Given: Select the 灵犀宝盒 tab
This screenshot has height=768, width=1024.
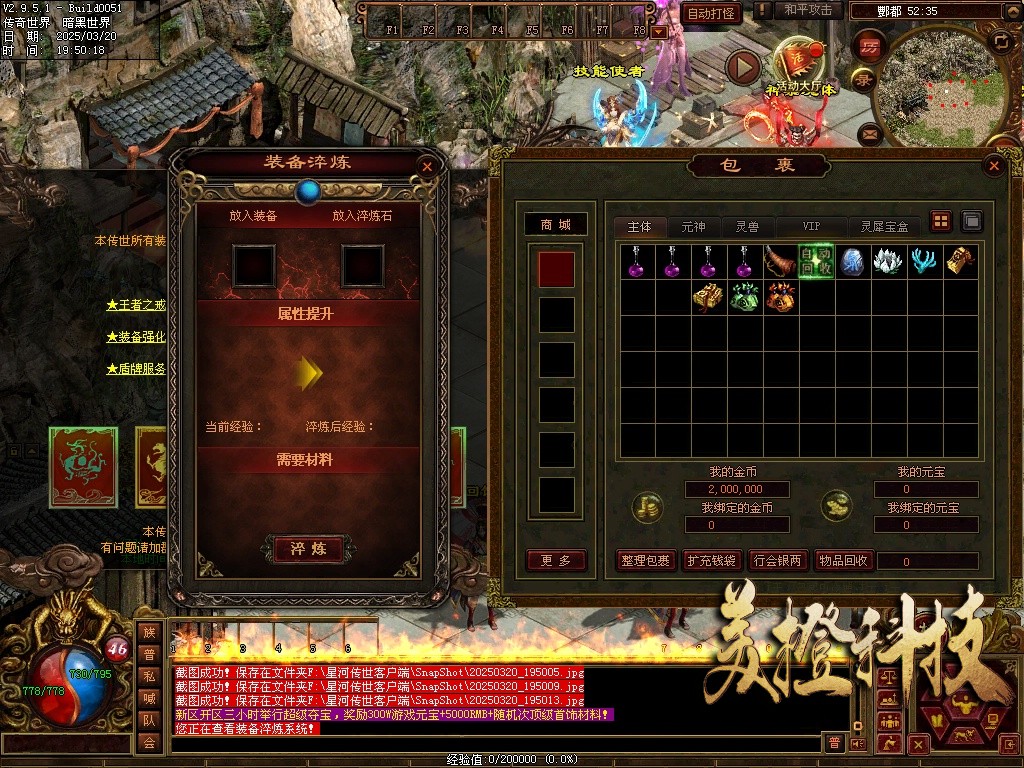Looking at the screenshot, I should point(884,227).
